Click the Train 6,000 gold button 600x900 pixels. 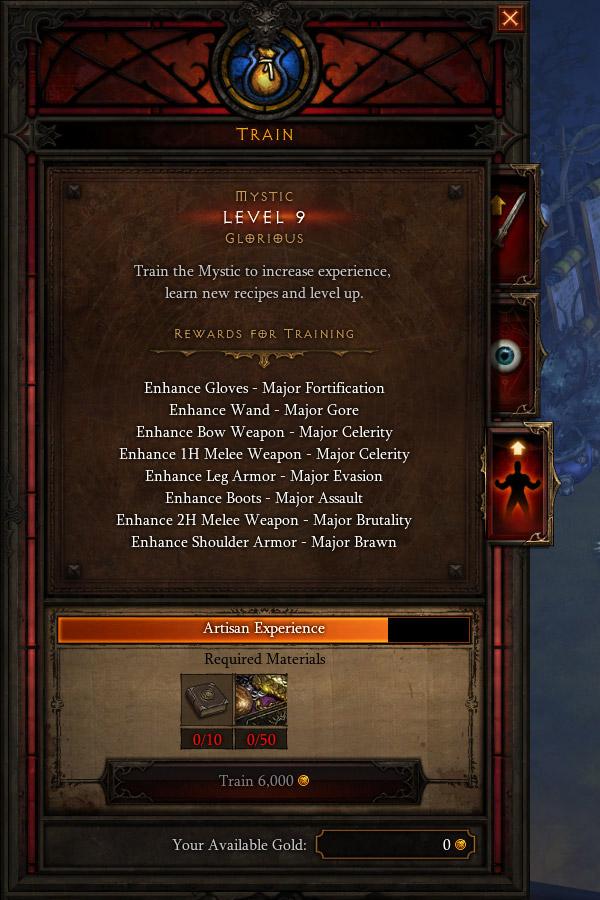(x=263, y=781)
